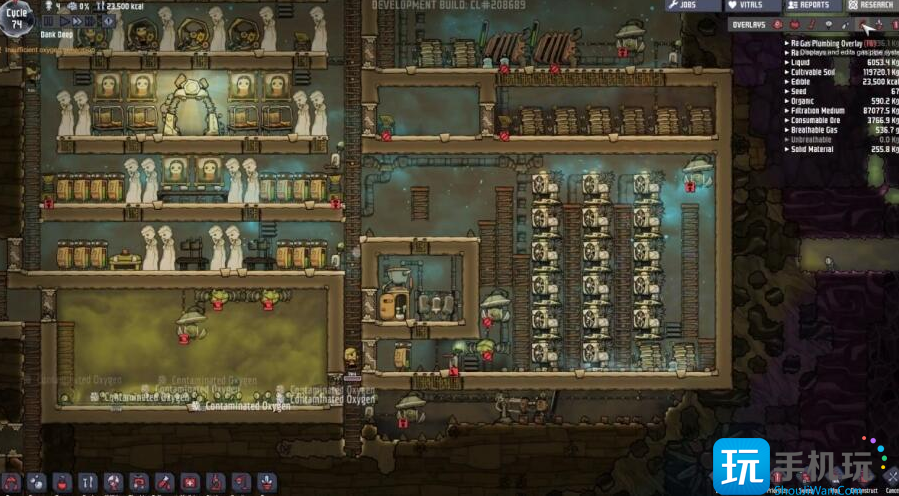Expand the Solid Material resource category
Image resolution: width=899 pixels, height=496 pixels.
click(x=812, y=149)
